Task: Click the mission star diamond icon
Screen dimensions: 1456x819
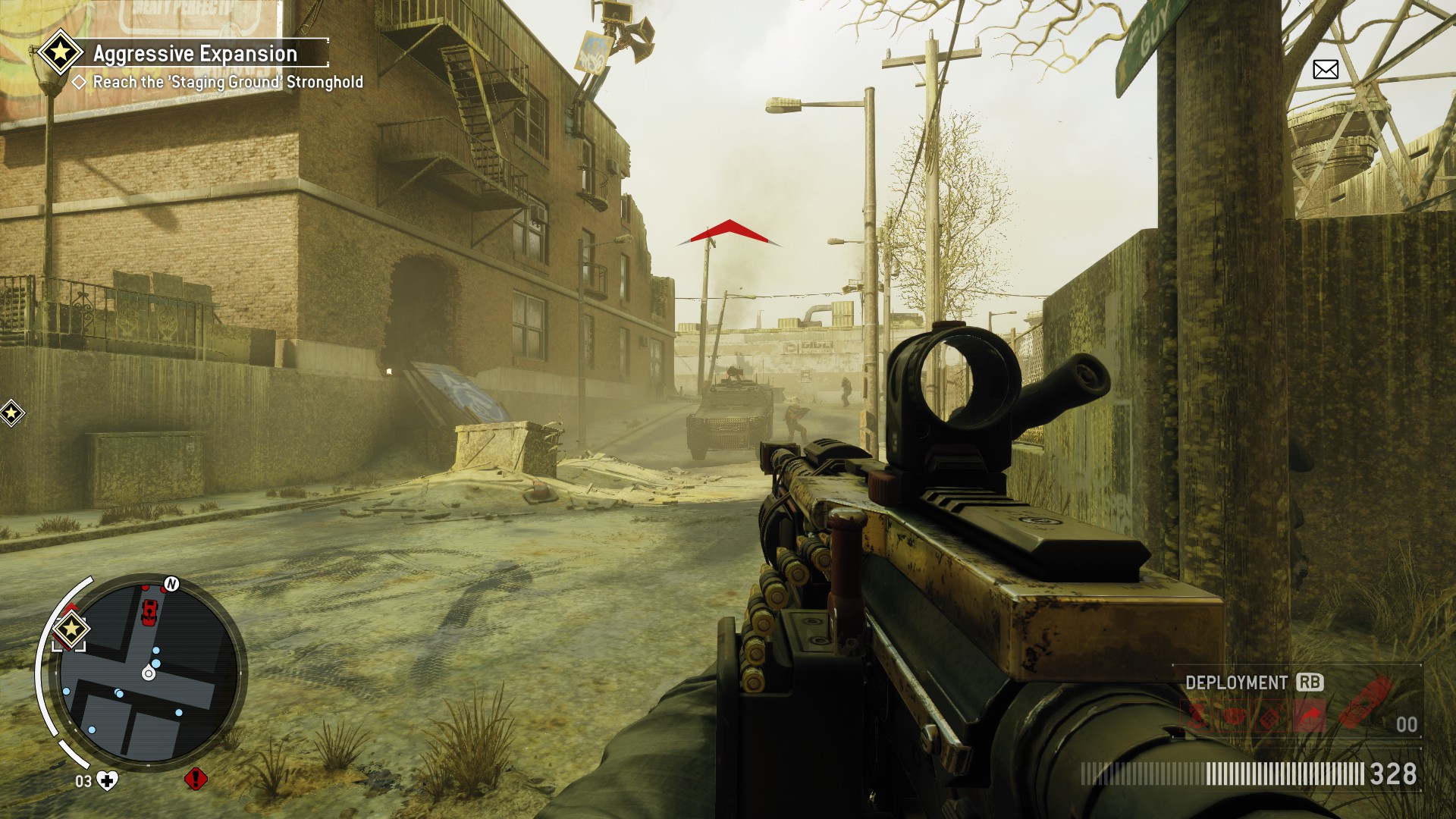Action: coord(61,52)
